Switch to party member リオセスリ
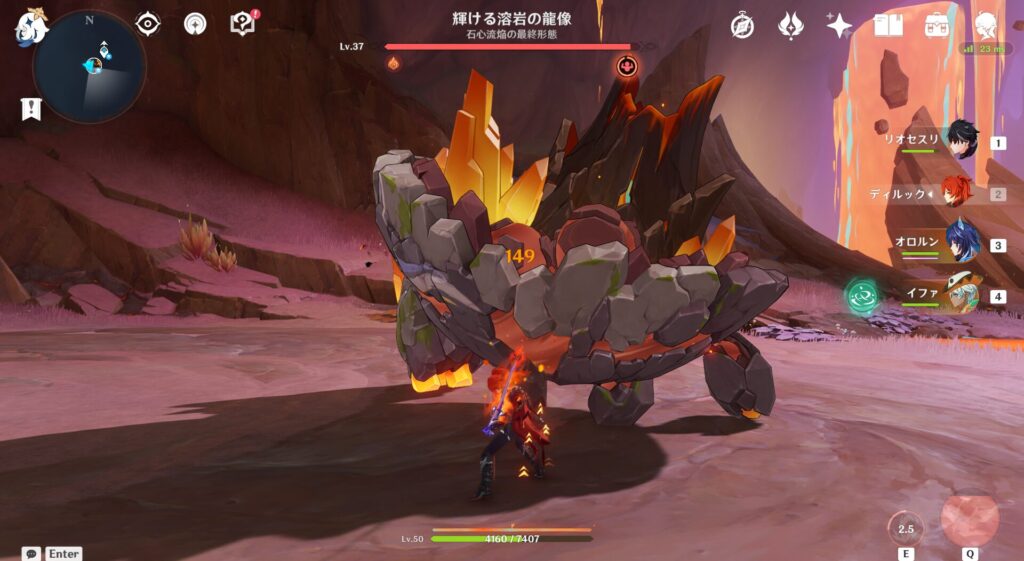The height and width of the screenshot is (561, 1024). 962,141
